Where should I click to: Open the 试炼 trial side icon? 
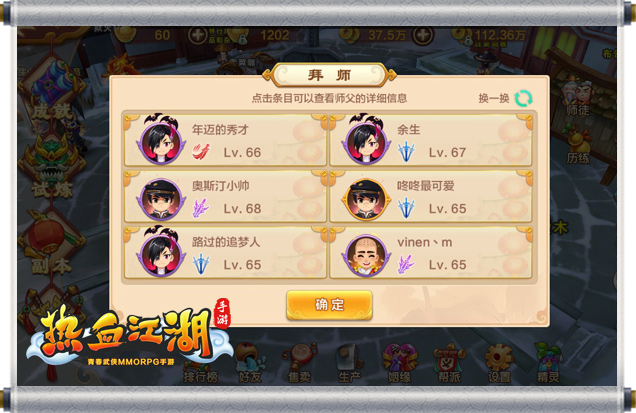coord(51,160)
